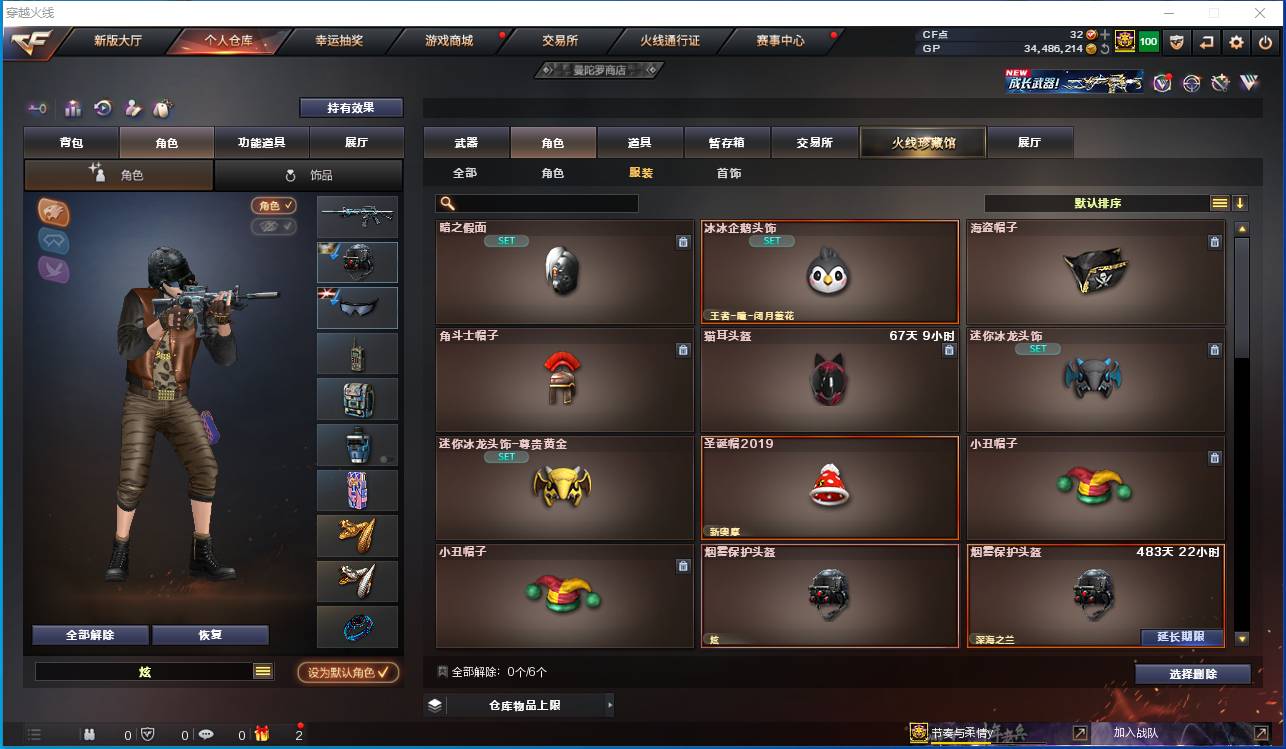
Task: Switch to the 武器 tab in the collection panel
Action: pos(464,142)
